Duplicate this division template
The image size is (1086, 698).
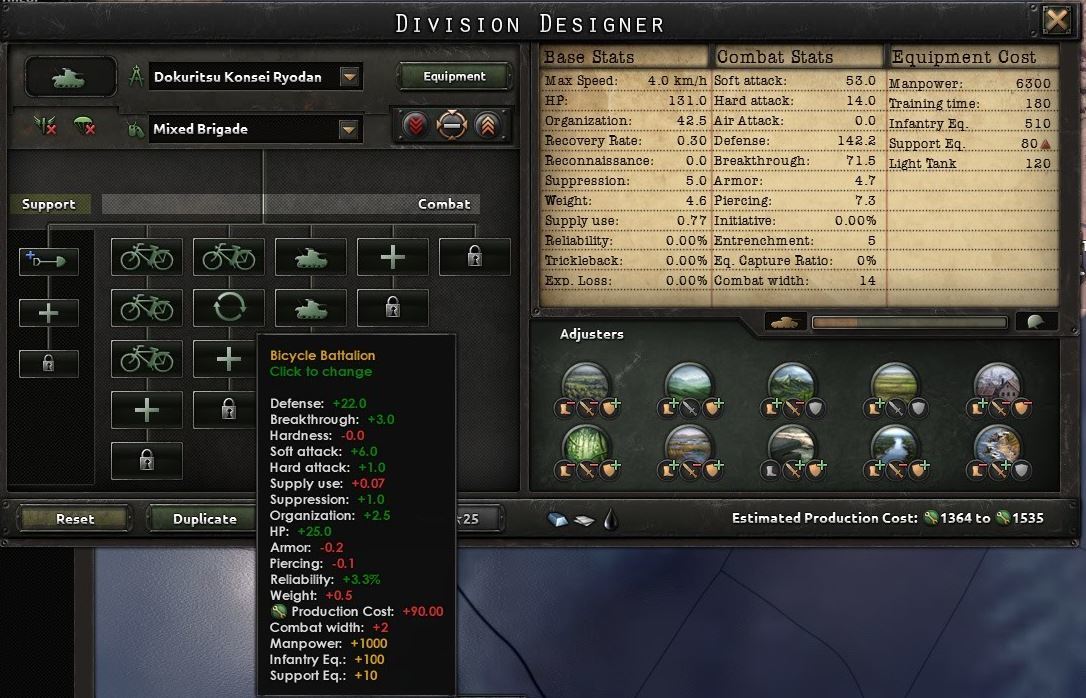[x=205, y=519]
